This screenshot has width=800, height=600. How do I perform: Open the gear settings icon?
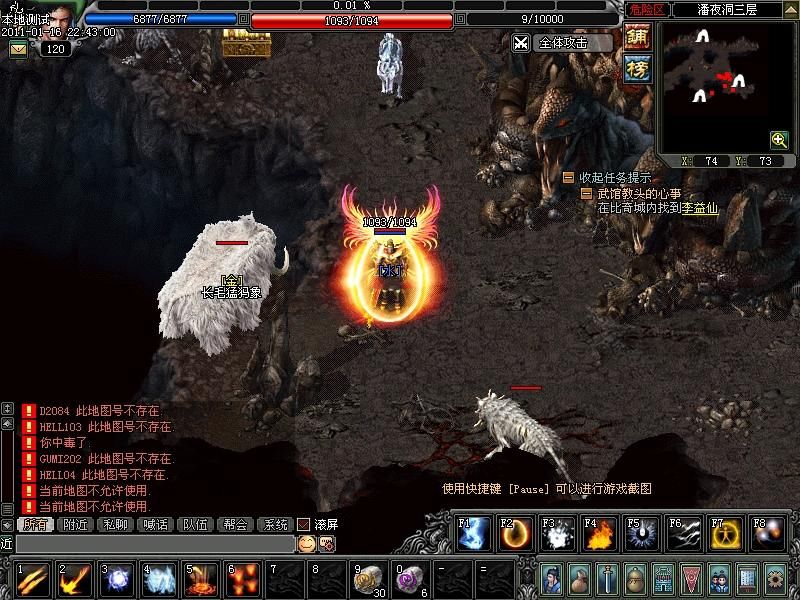774,578
